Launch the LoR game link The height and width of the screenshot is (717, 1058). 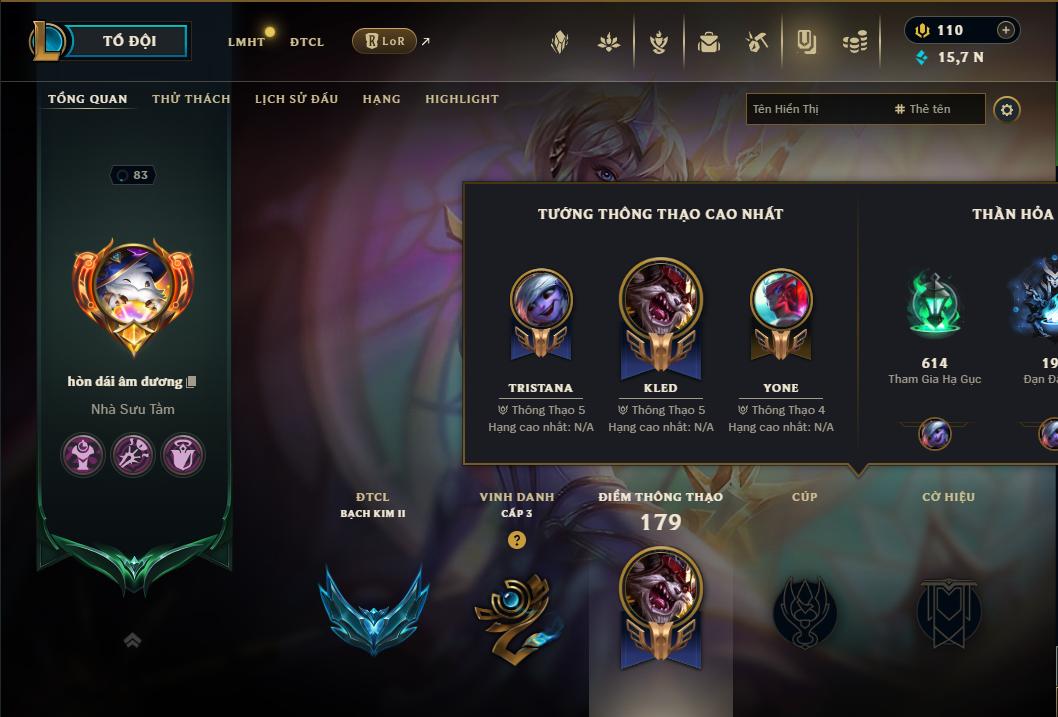pos(385,41)
